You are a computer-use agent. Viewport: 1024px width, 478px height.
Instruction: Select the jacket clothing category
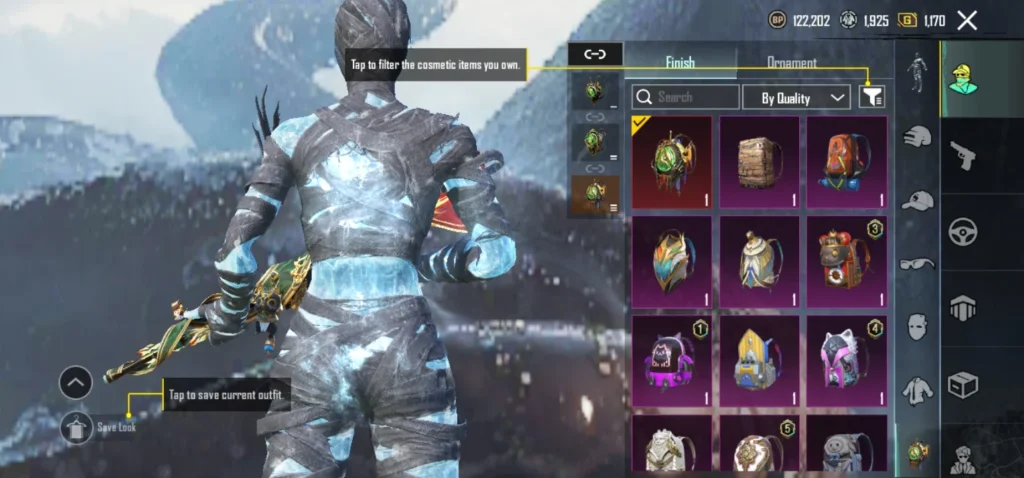coord(917,390)
